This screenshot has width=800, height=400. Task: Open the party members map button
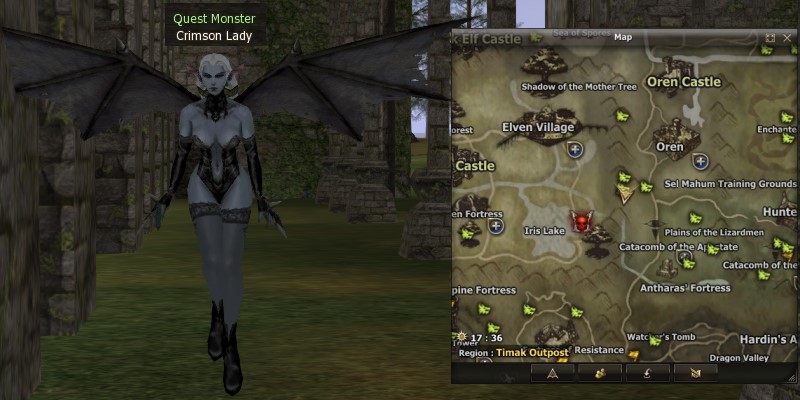pos(600,373)
